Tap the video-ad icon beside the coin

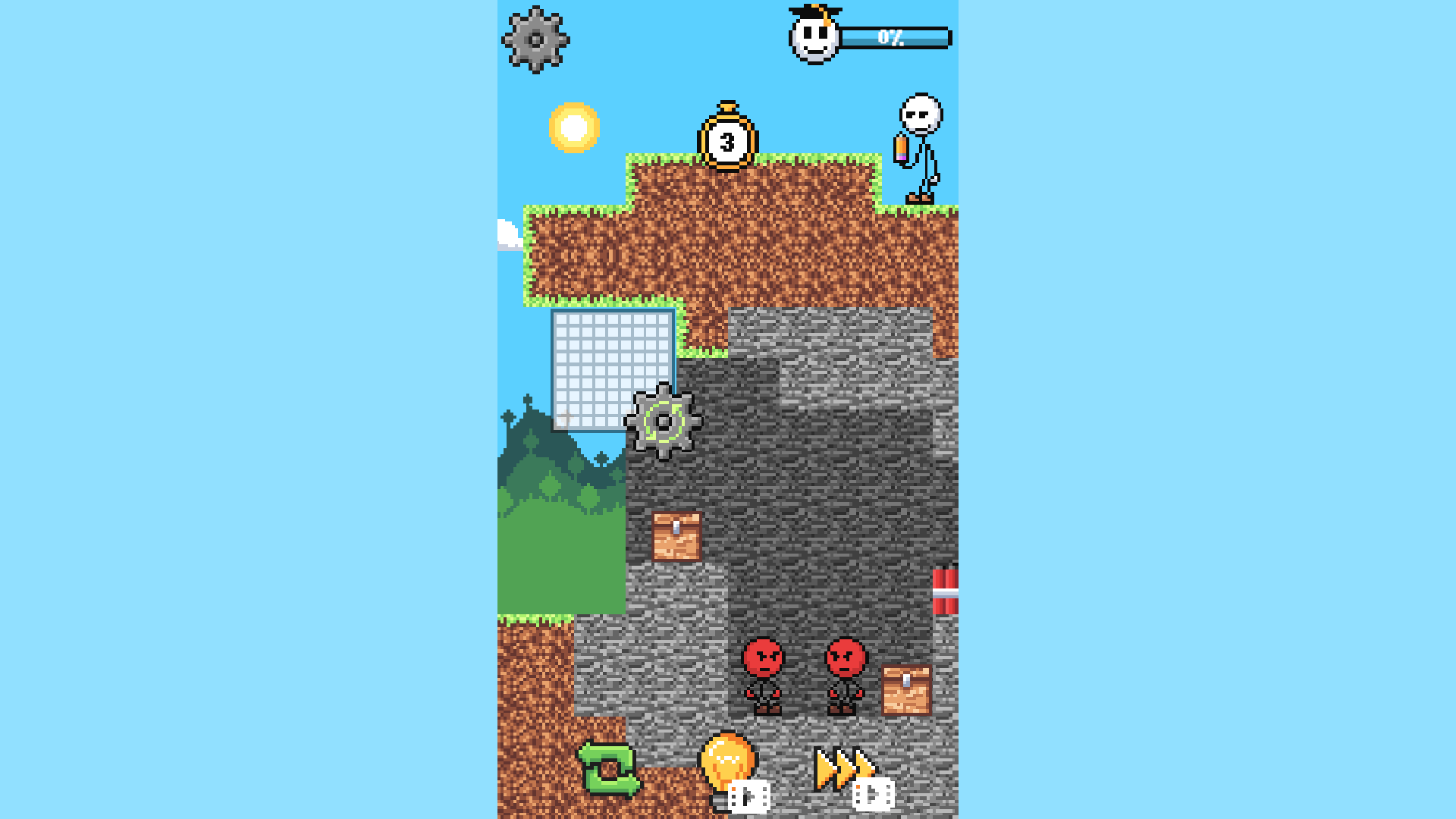click(x=751, y=796)
